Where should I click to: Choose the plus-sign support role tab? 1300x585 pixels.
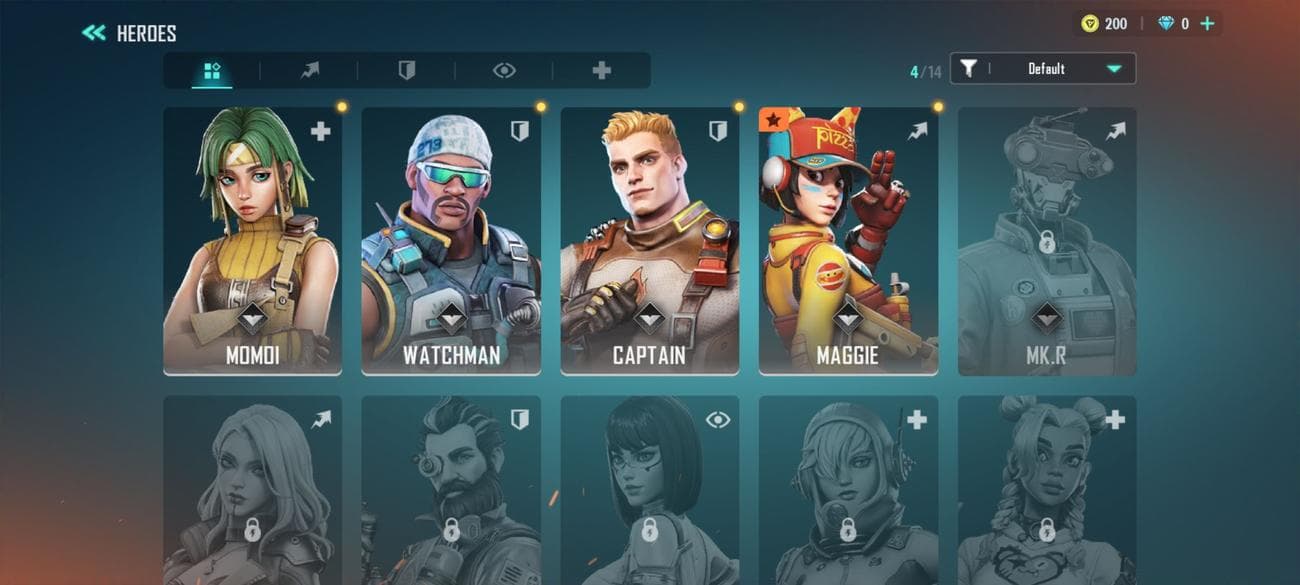point(601,71)
